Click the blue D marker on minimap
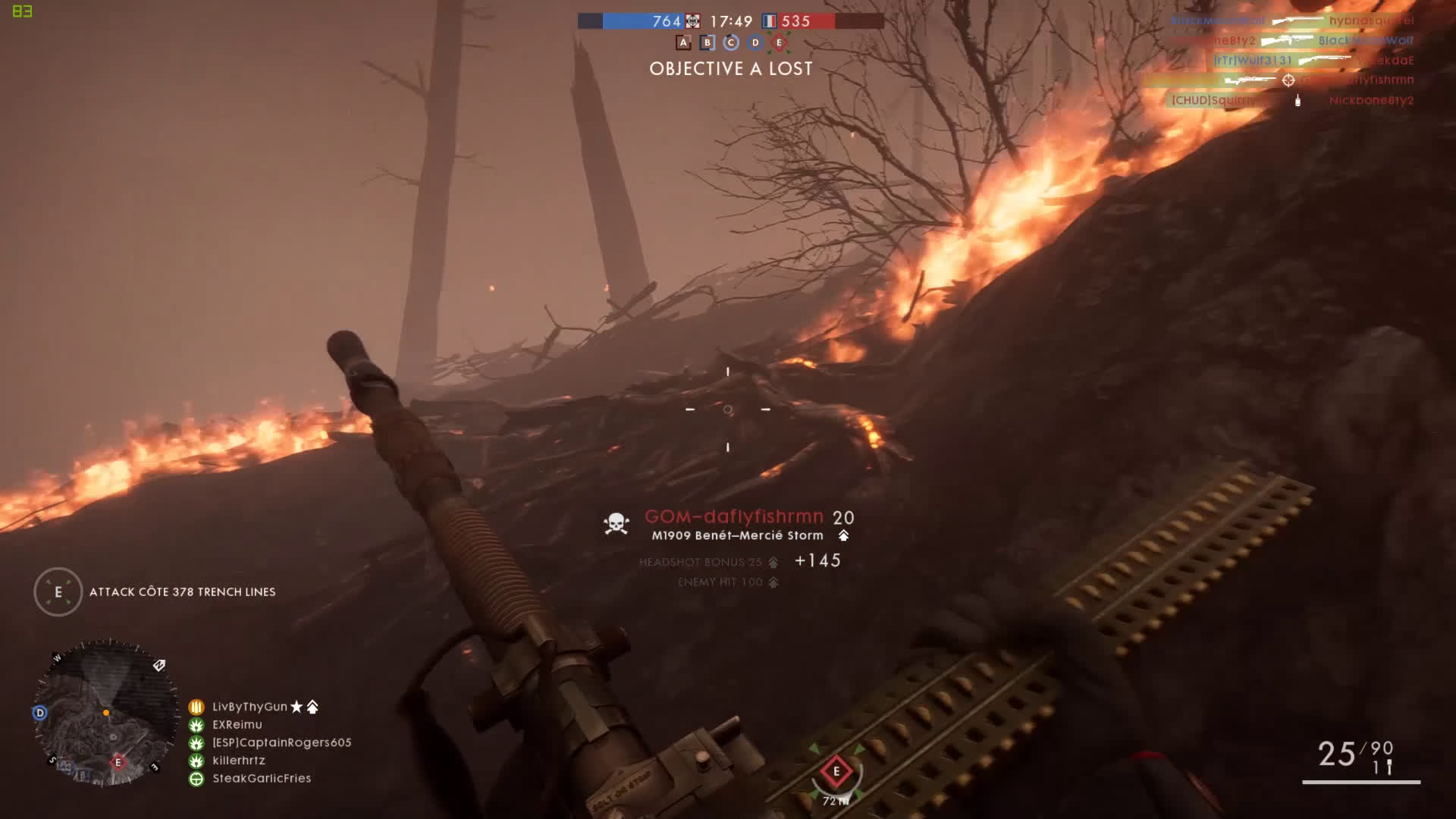Viewport: 1456px width, 819px height. (x=39, y=713)
